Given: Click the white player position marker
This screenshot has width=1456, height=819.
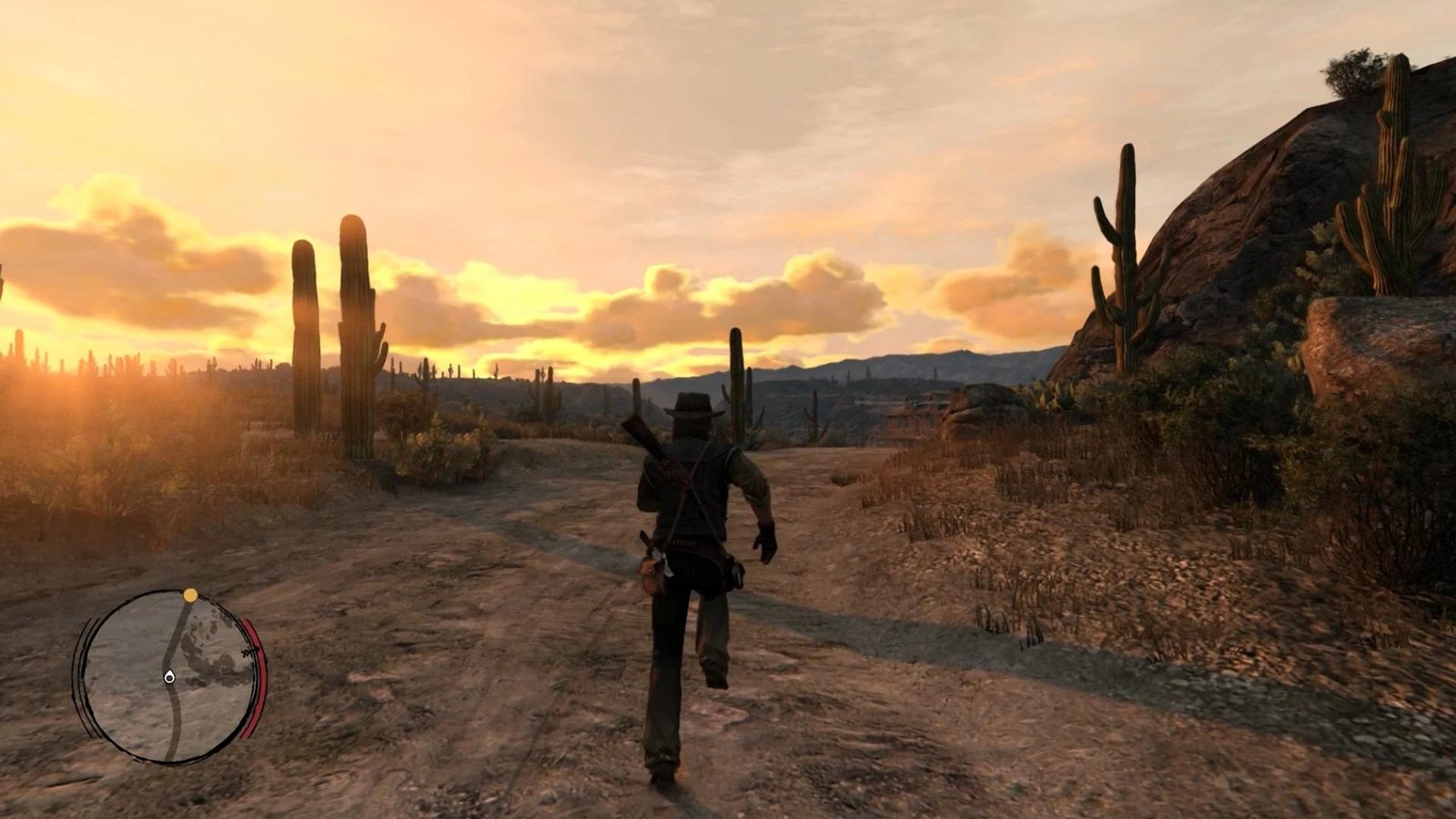Looking at the screenshot, I should [169, 676].
